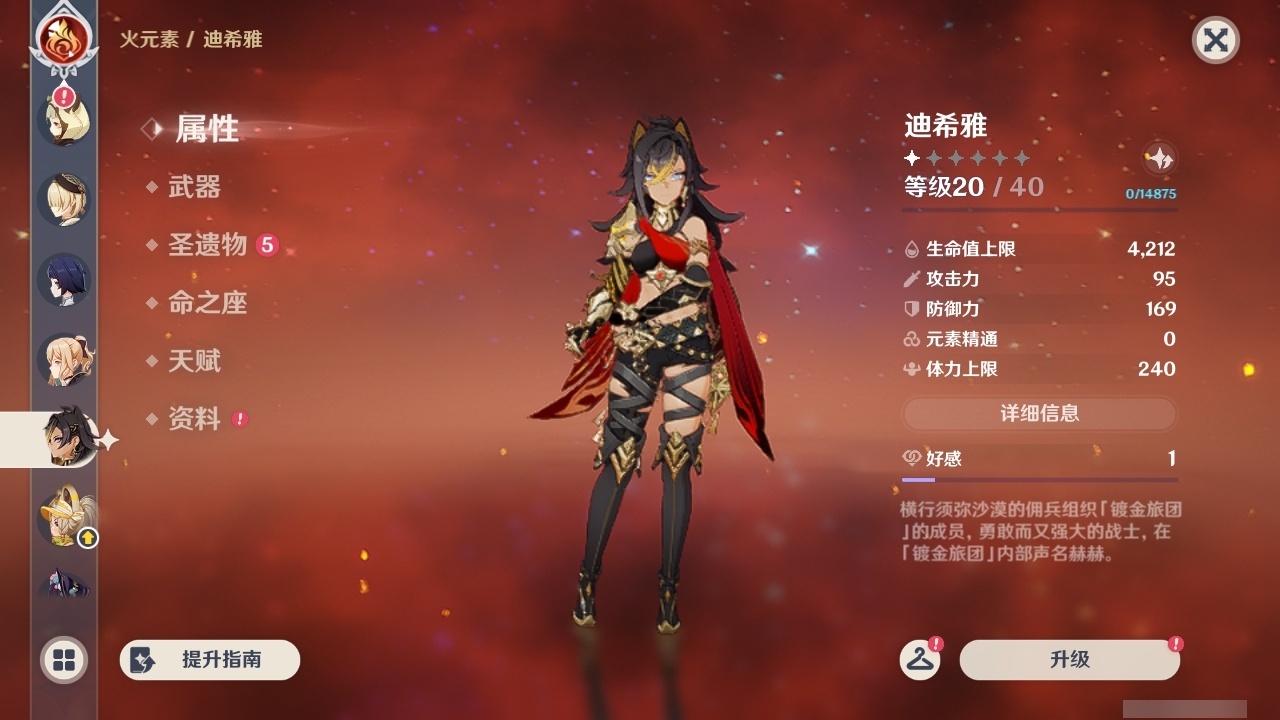Open the 资料 profile section with notification
This screenshot has width=1280, height=720.
tap(197, 419)
